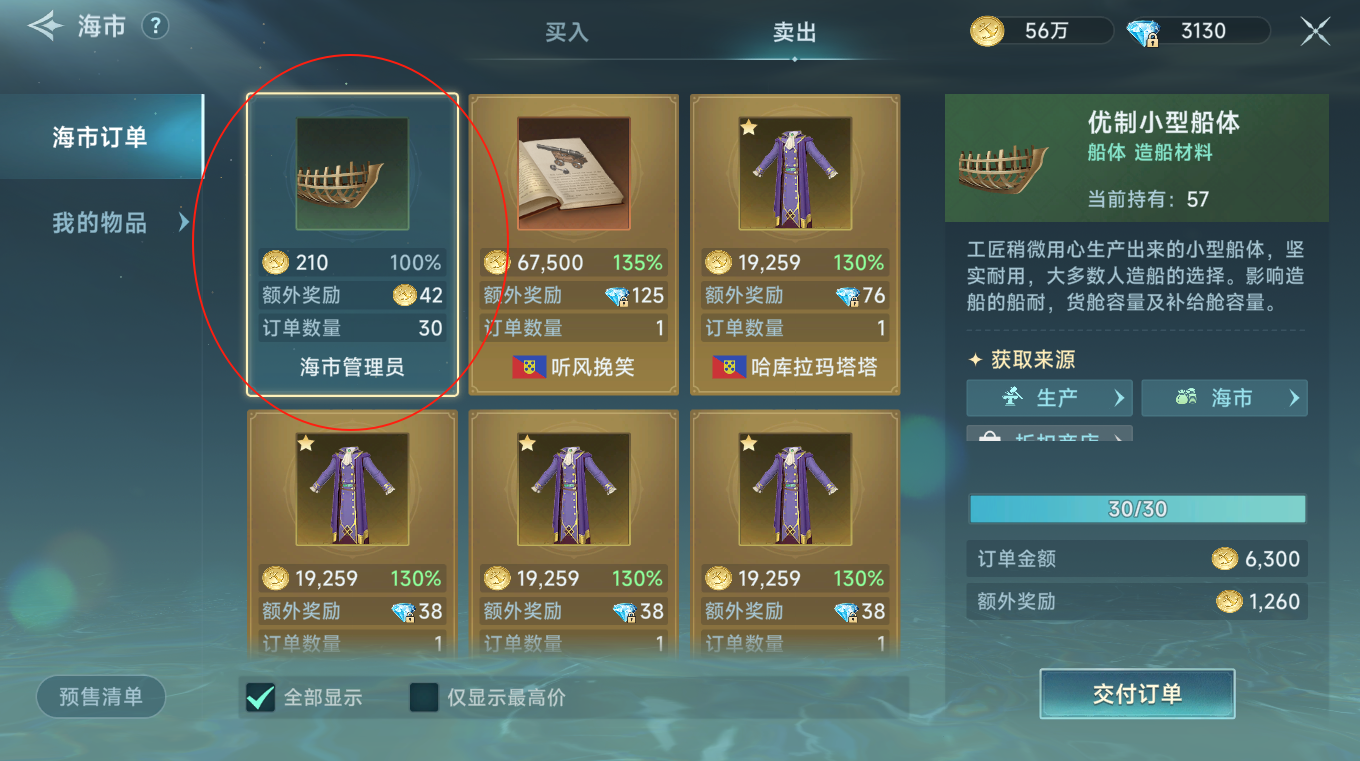This screenshot has width=1360, height=761.
Task: Click the back arrow to leave 海市
Action: (44, 26)
